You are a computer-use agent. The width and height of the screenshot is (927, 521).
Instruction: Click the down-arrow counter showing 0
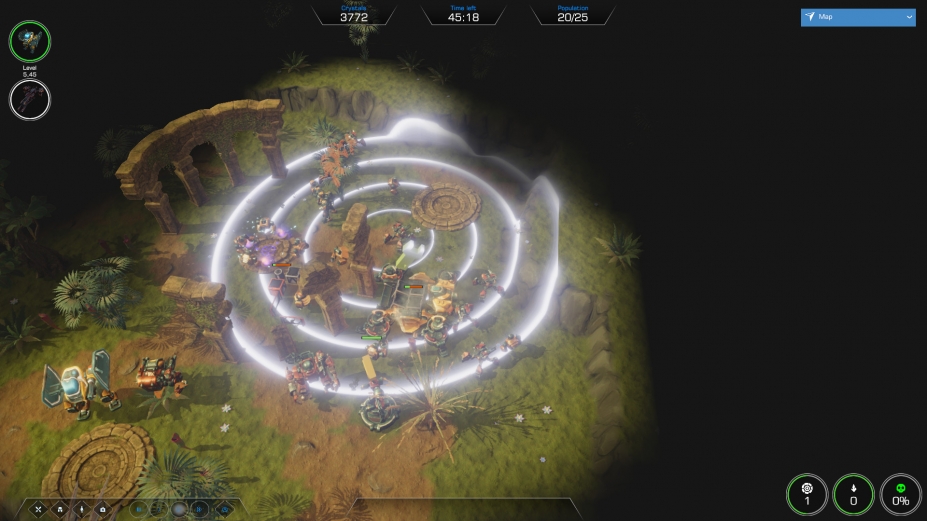coord(853,494)
